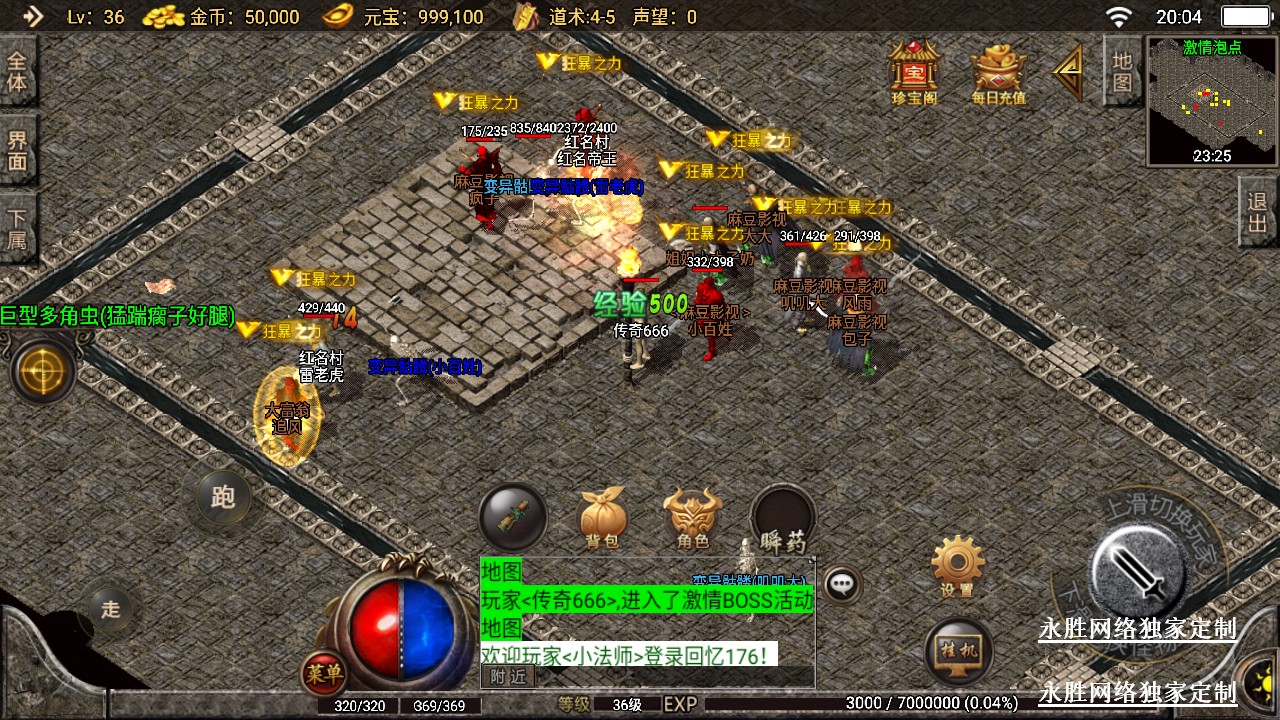Open the 每日充值 daily recharge
This screenshot has height=720, width=1280.
[999, 72]
